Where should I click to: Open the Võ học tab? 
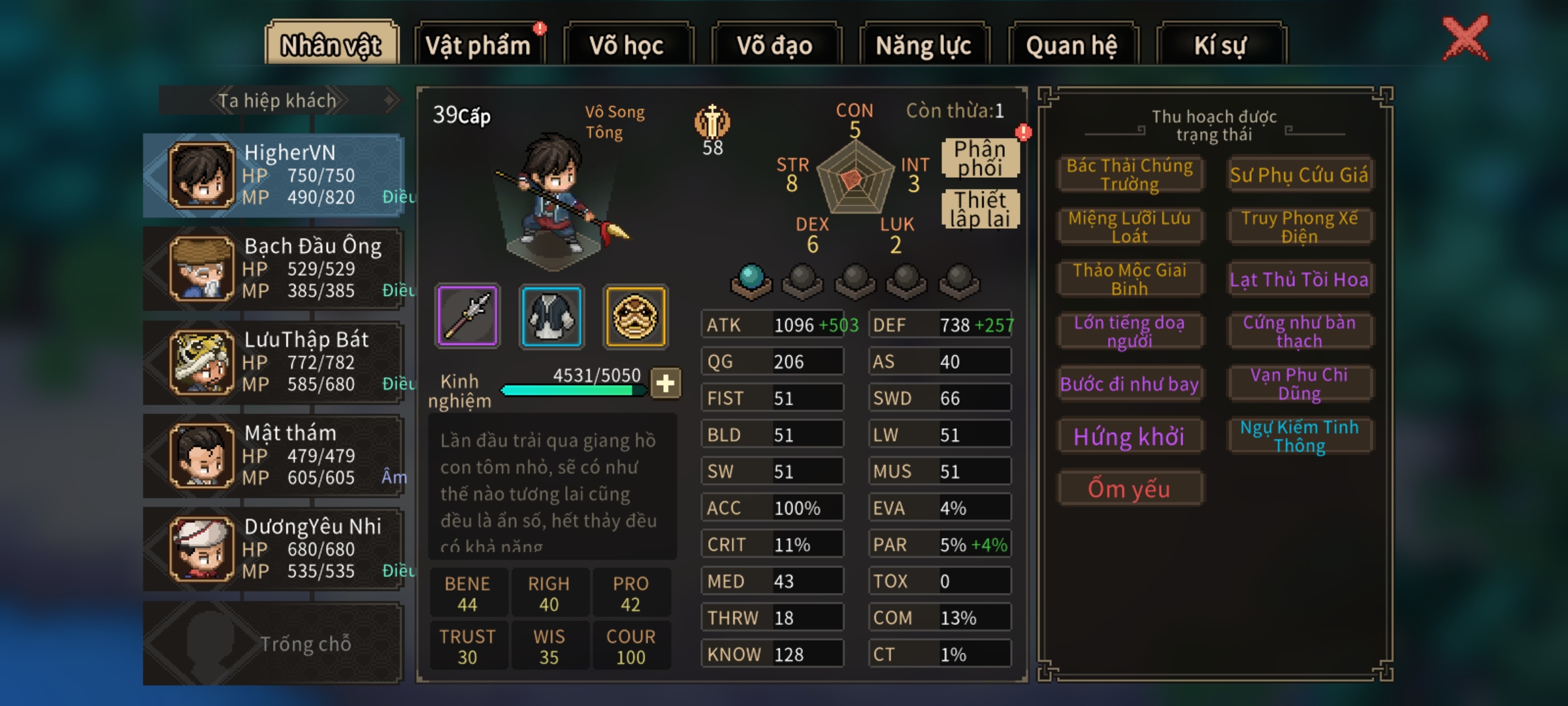tap(627, 44)
